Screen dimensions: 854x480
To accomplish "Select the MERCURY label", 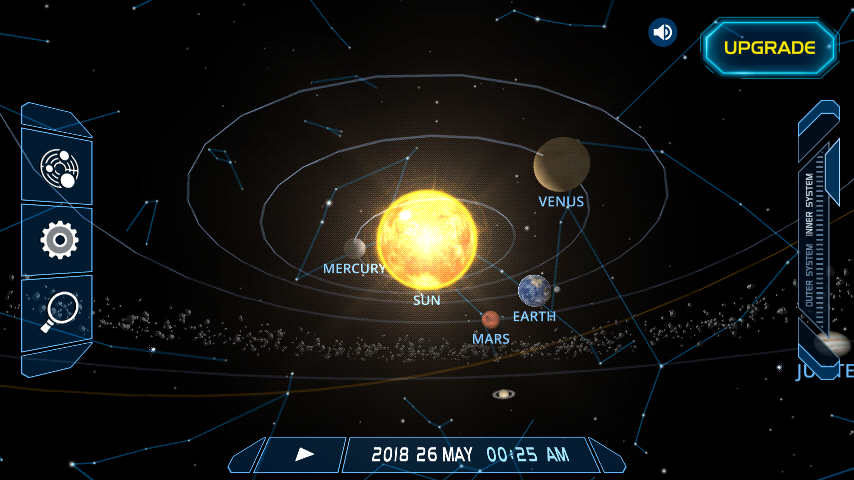I will [x=353, y=269].
